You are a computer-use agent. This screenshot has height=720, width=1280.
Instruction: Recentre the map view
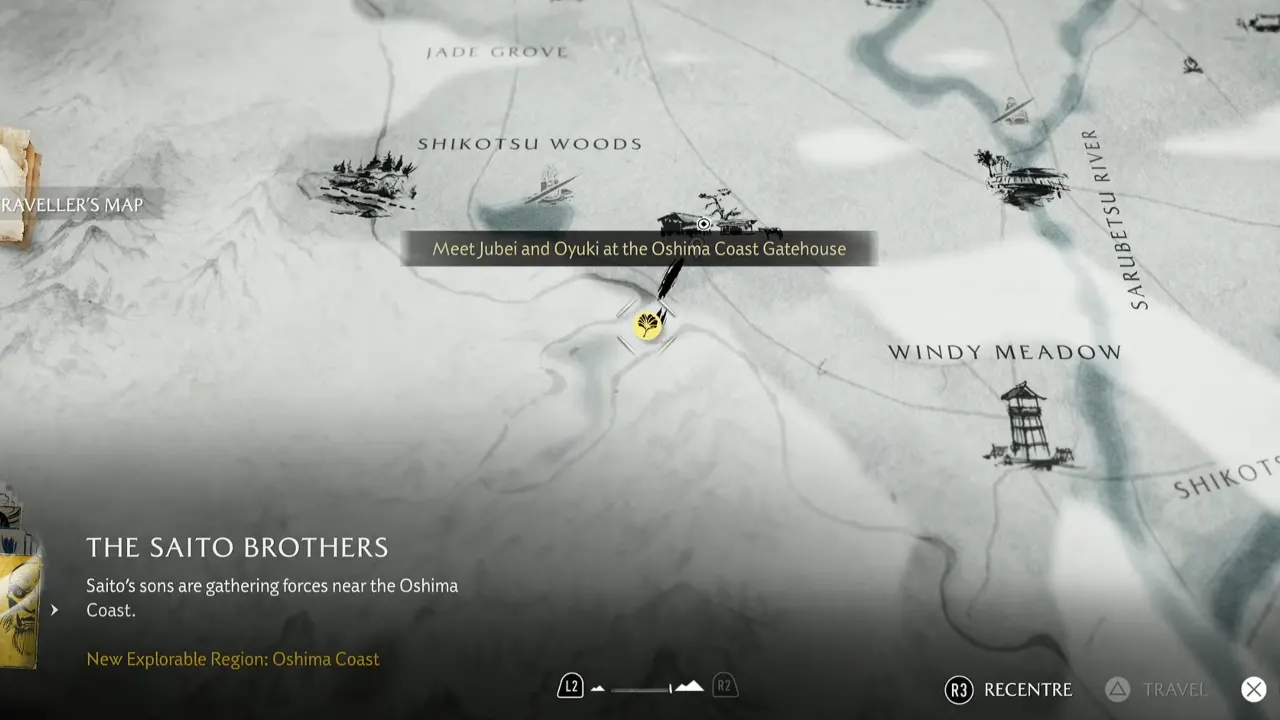1009,689
